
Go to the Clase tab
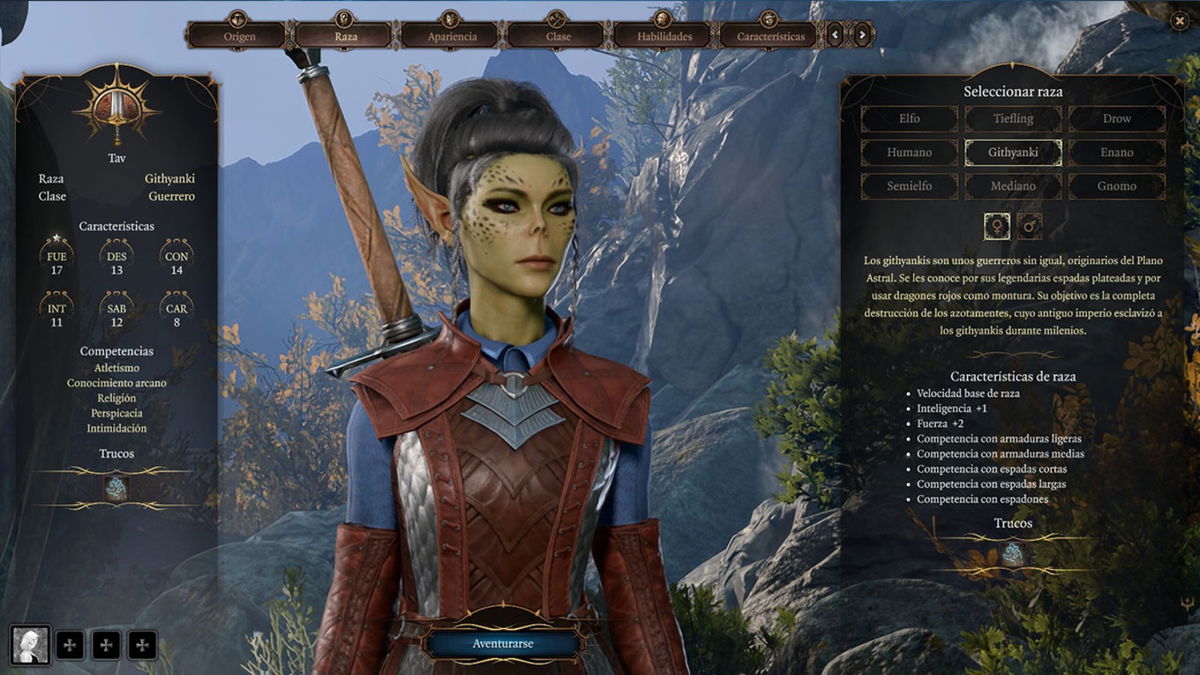click(x=558, y=36)
